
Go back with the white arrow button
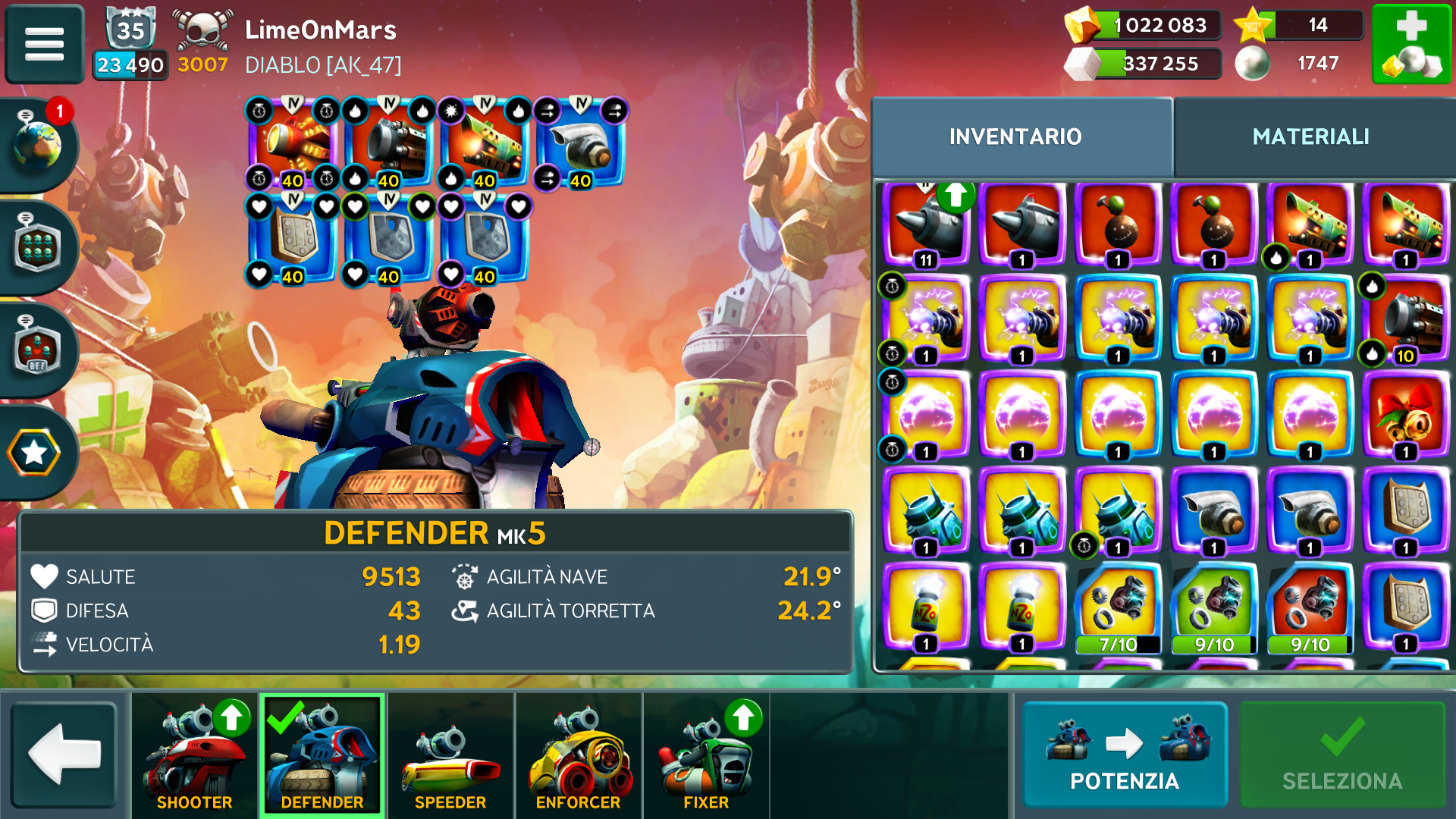[x=64, y=755]
